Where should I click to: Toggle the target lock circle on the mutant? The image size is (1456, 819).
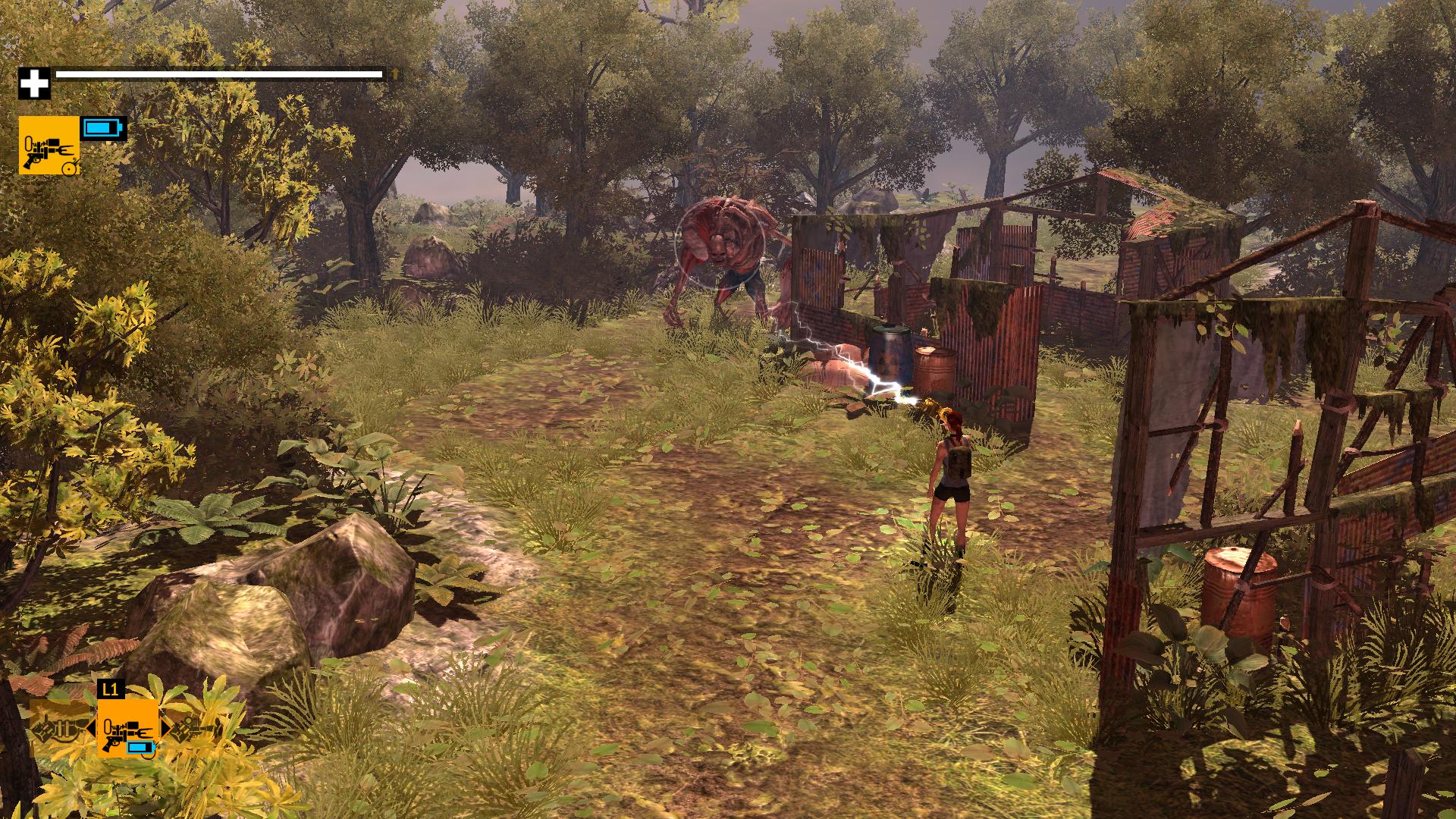[720, 244]
